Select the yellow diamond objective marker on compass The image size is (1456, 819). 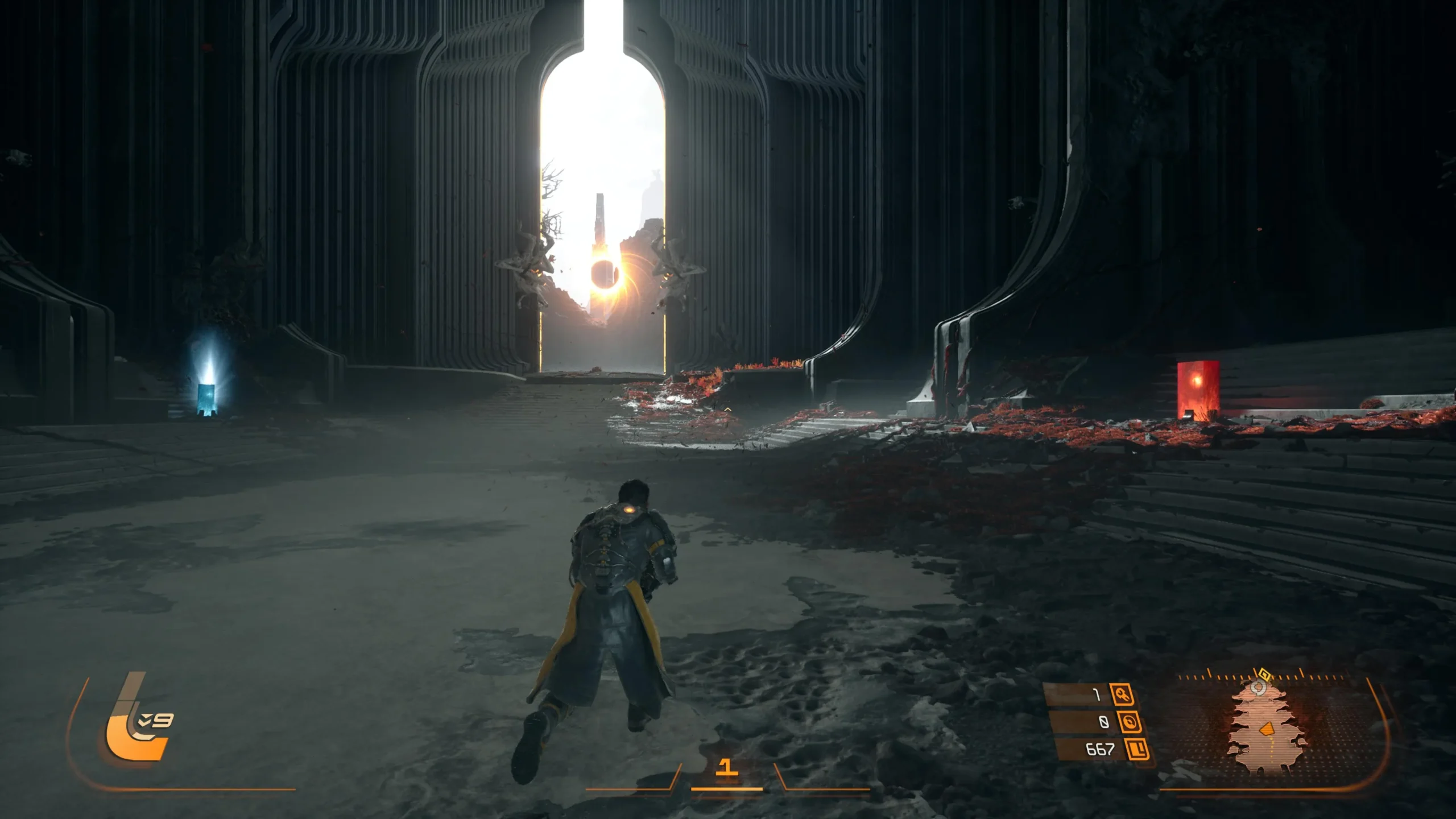1264,675
